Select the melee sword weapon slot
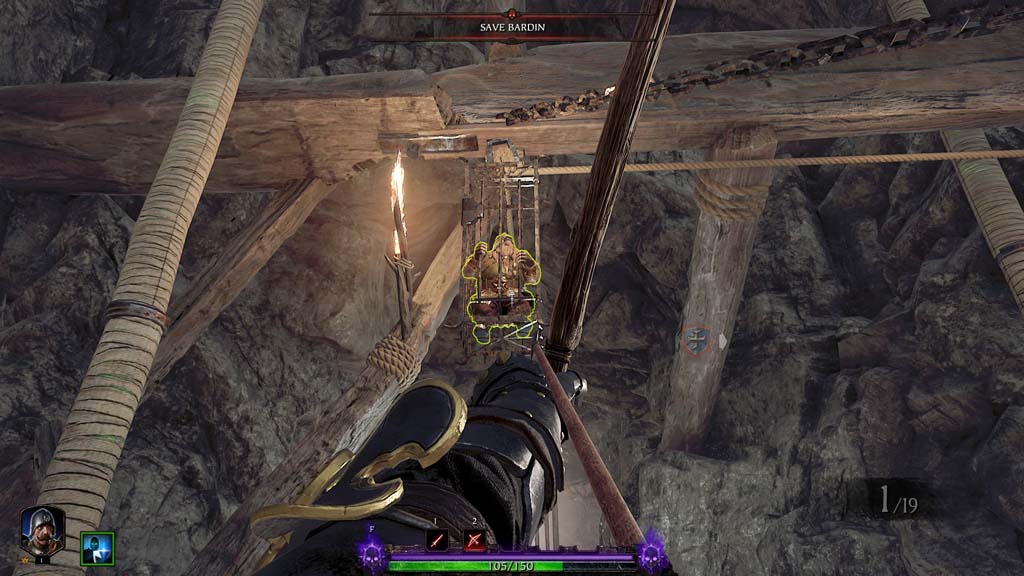This screenshot has height=576, width=1024. [437, 540]
